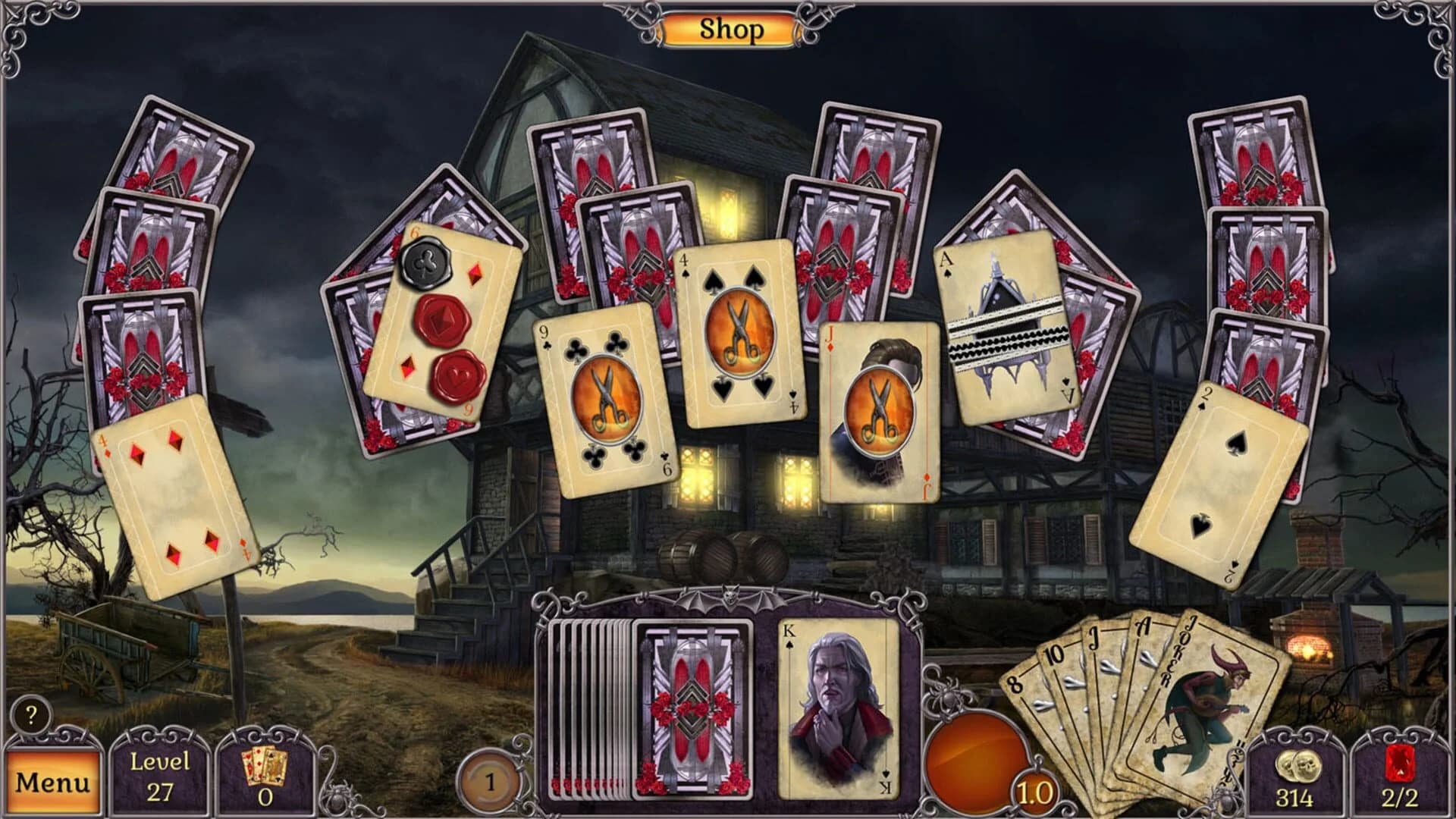Open the Shop from the top banner
Viewport: 1456px width, 819px height.
730,28
